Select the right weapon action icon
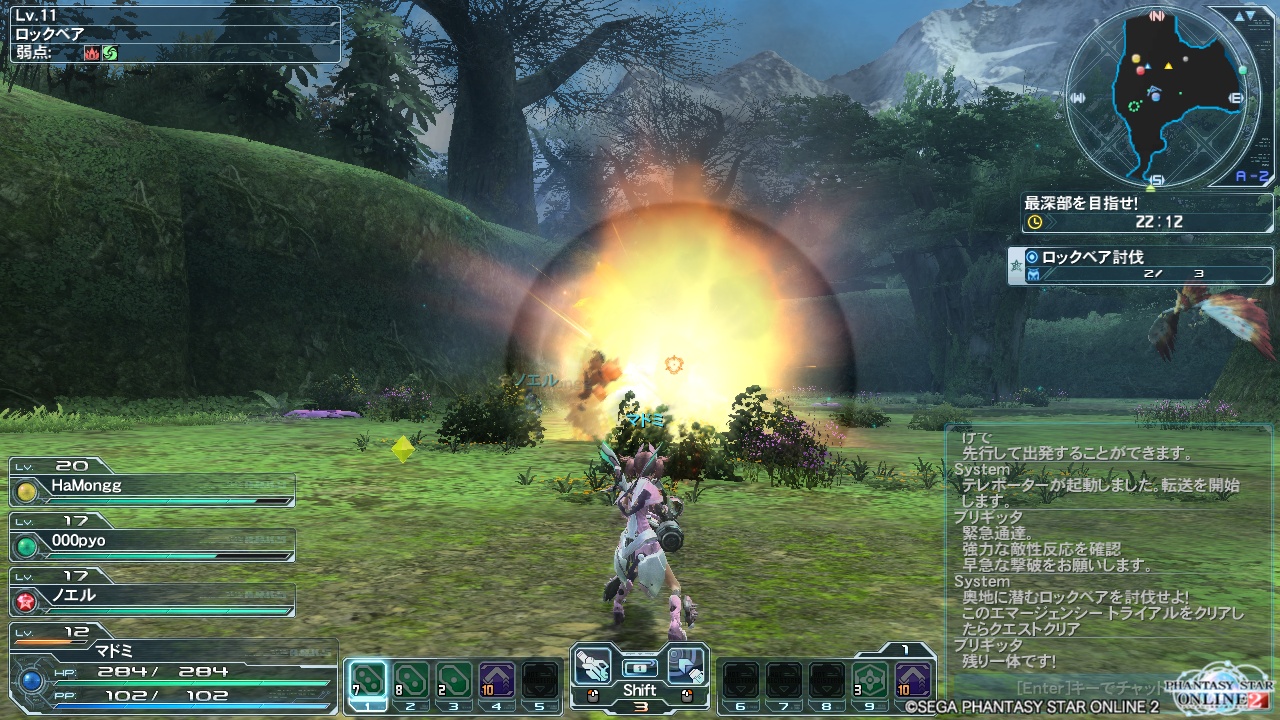1280x720 pixels. (686, 665)
